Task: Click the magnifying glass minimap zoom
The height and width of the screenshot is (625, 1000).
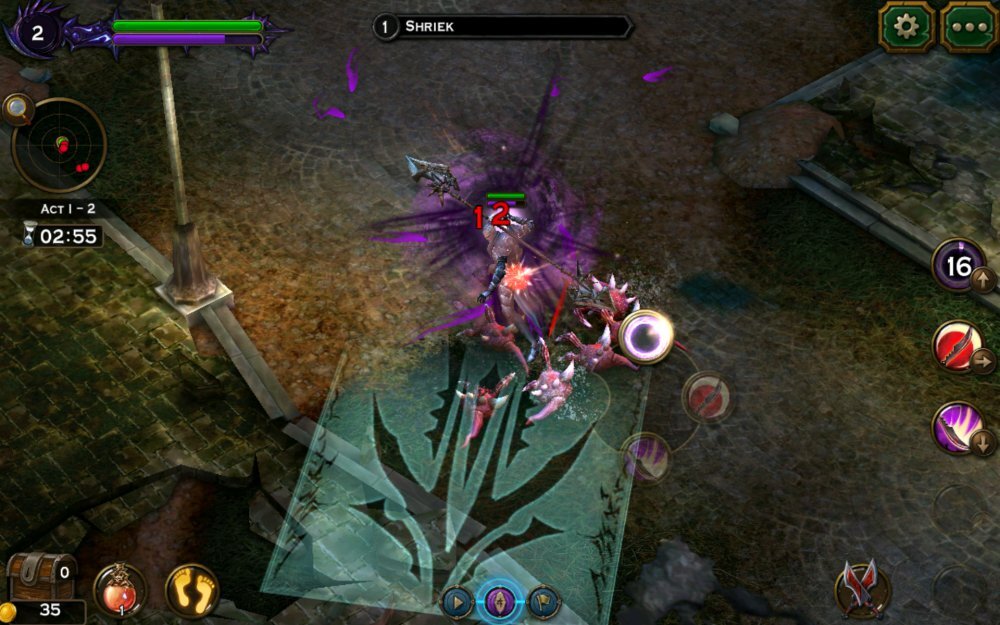Action: tap(17, 108)
